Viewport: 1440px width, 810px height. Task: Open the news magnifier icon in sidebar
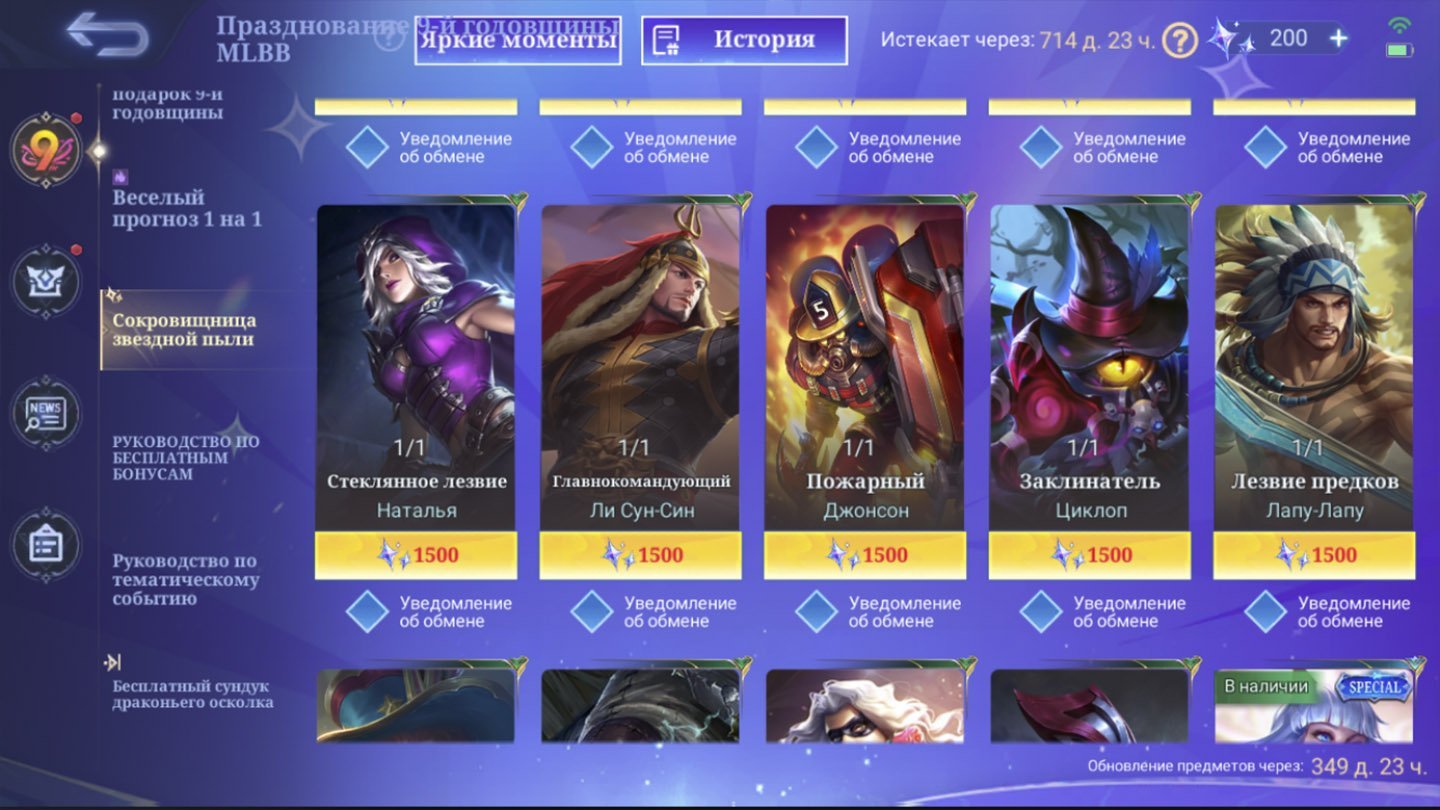[46, 414]
